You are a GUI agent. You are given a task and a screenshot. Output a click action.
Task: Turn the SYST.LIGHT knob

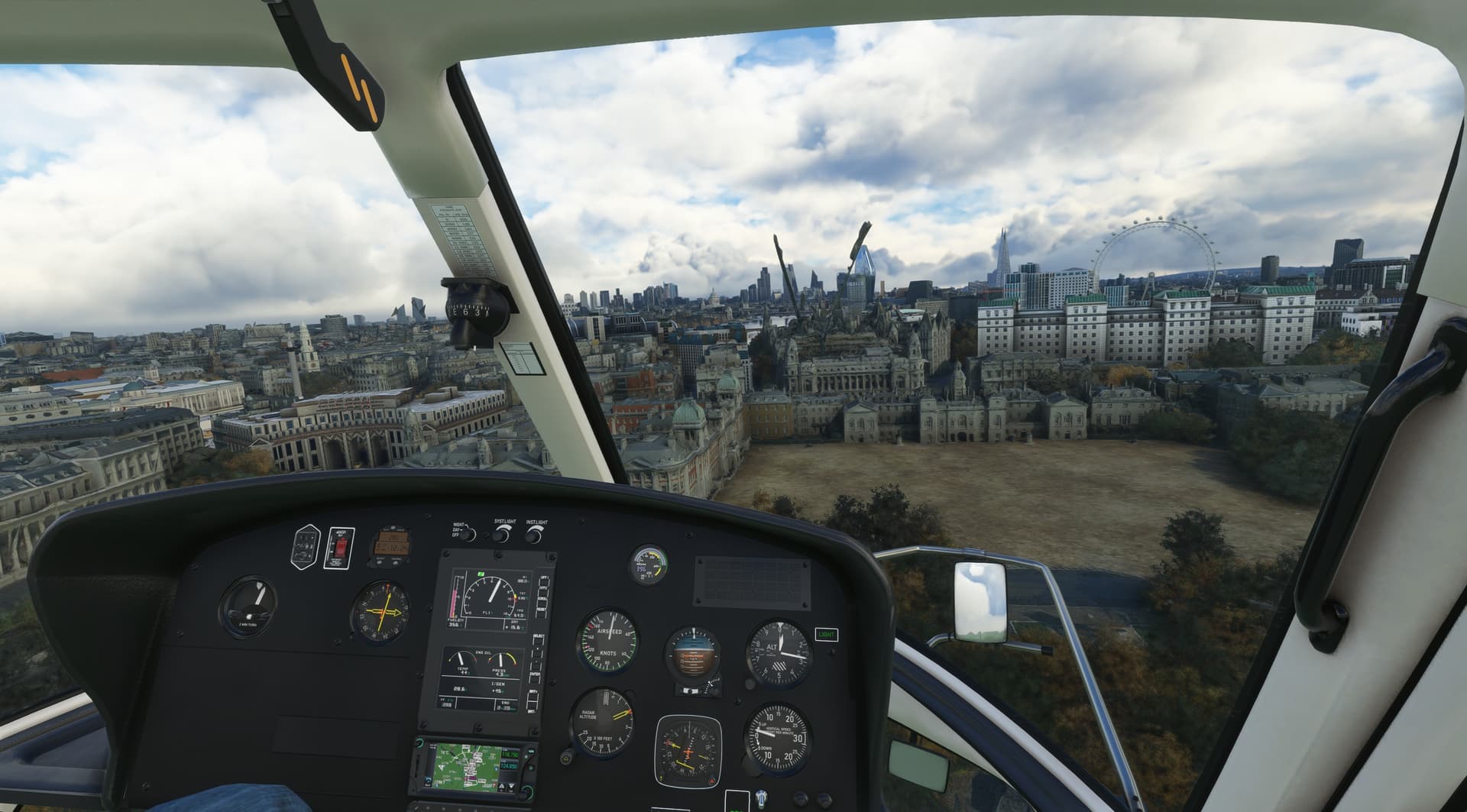pyautogui.click(x=500, y=535)
